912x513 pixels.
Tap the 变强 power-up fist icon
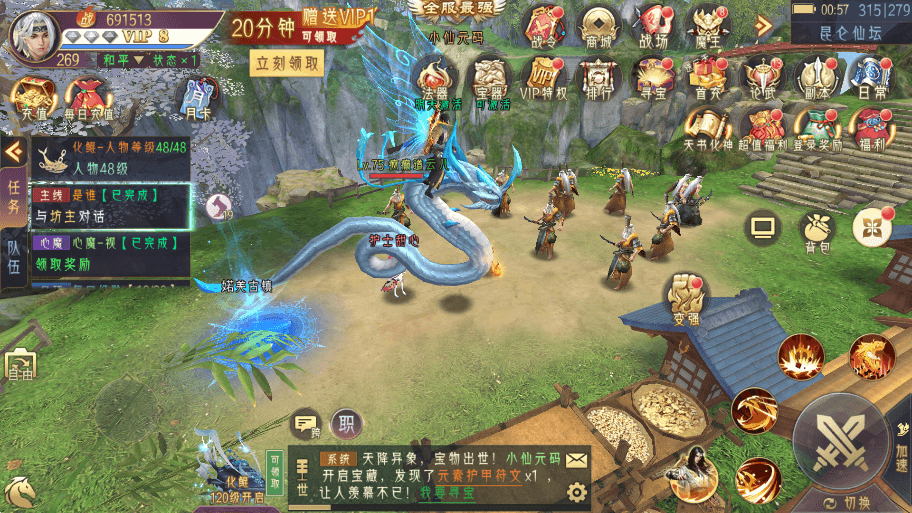(x=685, y=296)
